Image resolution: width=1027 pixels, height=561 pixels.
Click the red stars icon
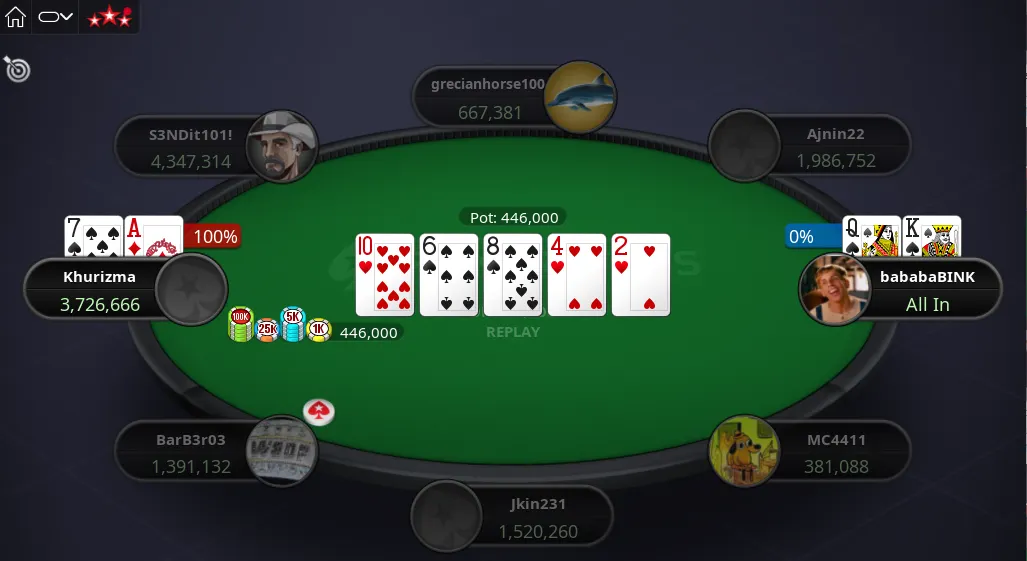point(108,17)
